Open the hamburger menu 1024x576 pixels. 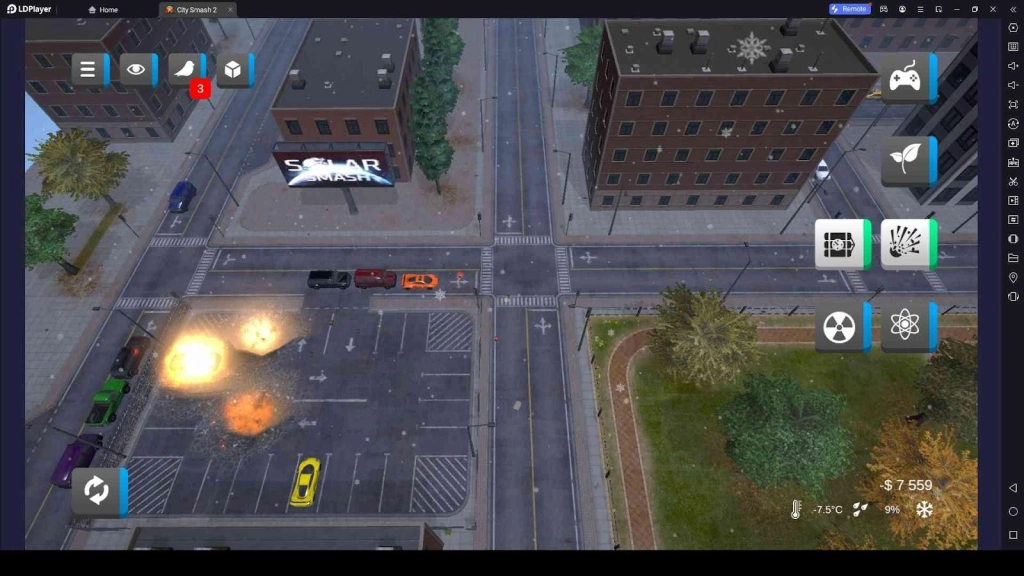tap(88, 70)
